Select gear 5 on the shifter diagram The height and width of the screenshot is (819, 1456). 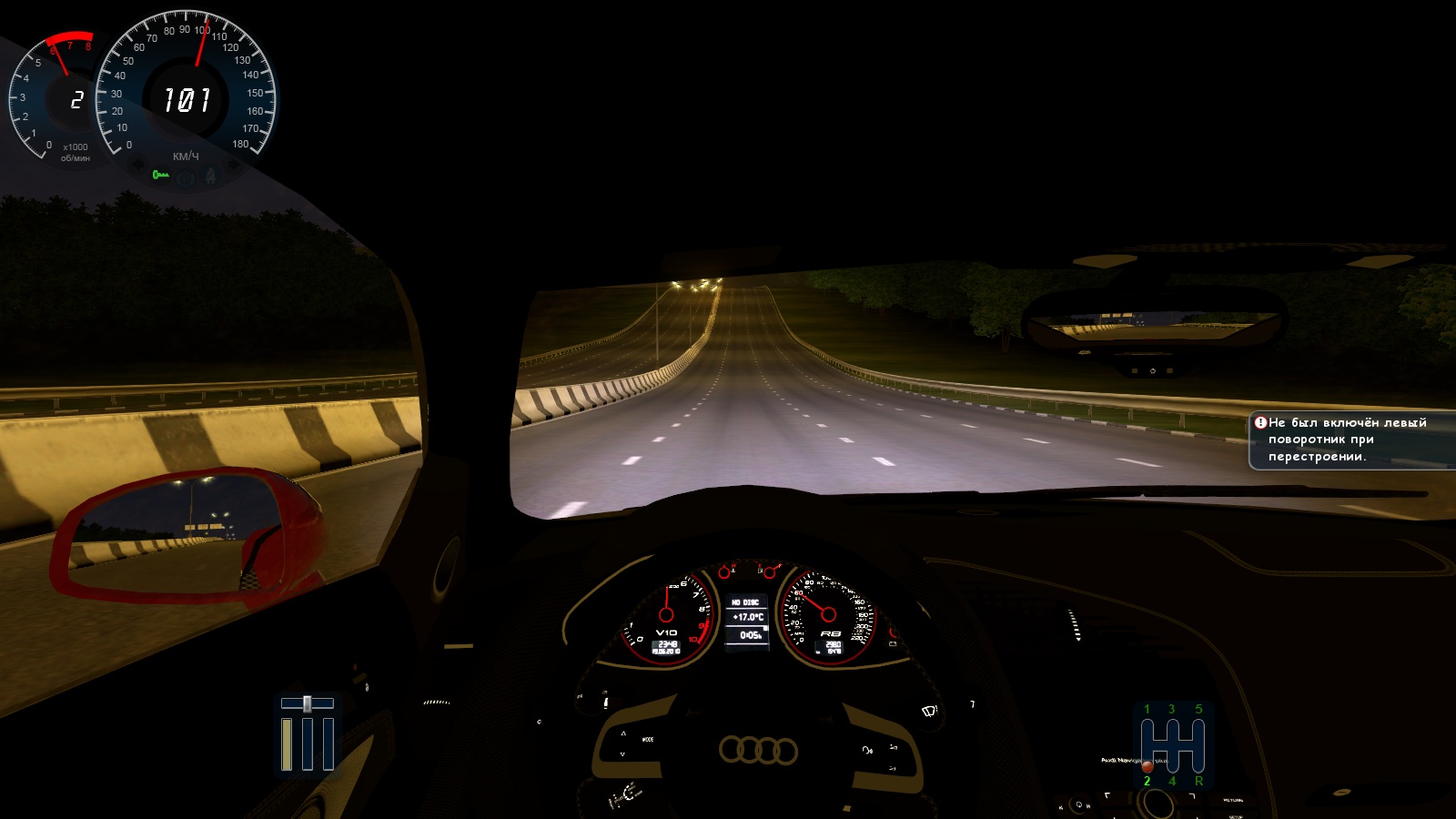click(1198, 710)
